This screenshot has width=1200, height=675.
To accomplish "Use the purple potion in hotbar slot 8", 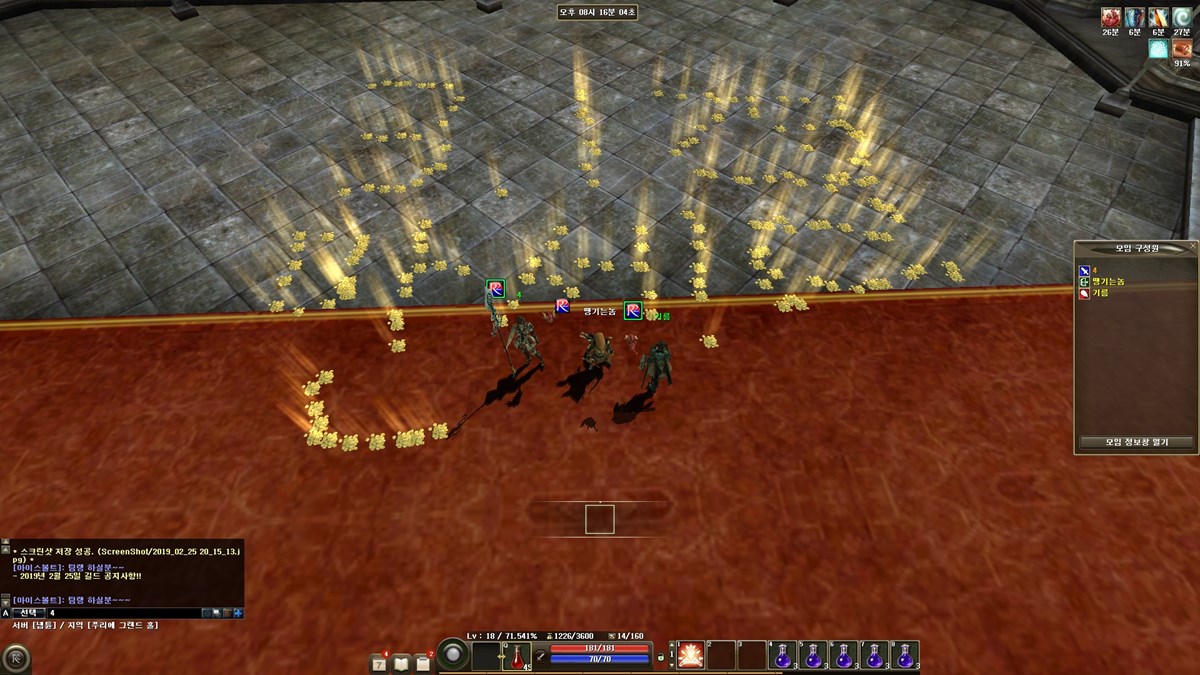I will [x=905, y=655].
